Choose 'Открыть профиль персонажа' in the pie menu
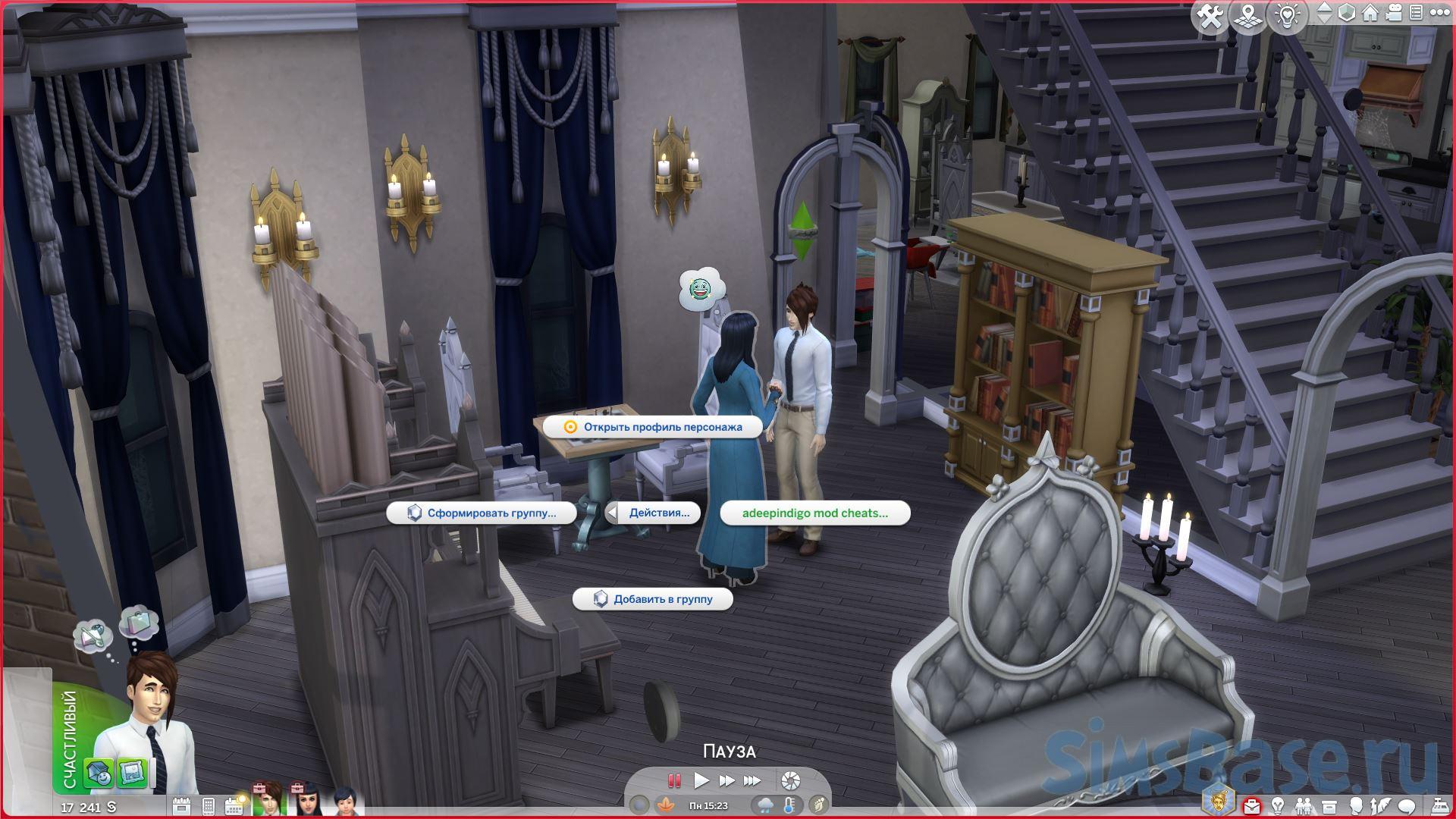This screenshot has width=1456, height=819. point(653,427)
